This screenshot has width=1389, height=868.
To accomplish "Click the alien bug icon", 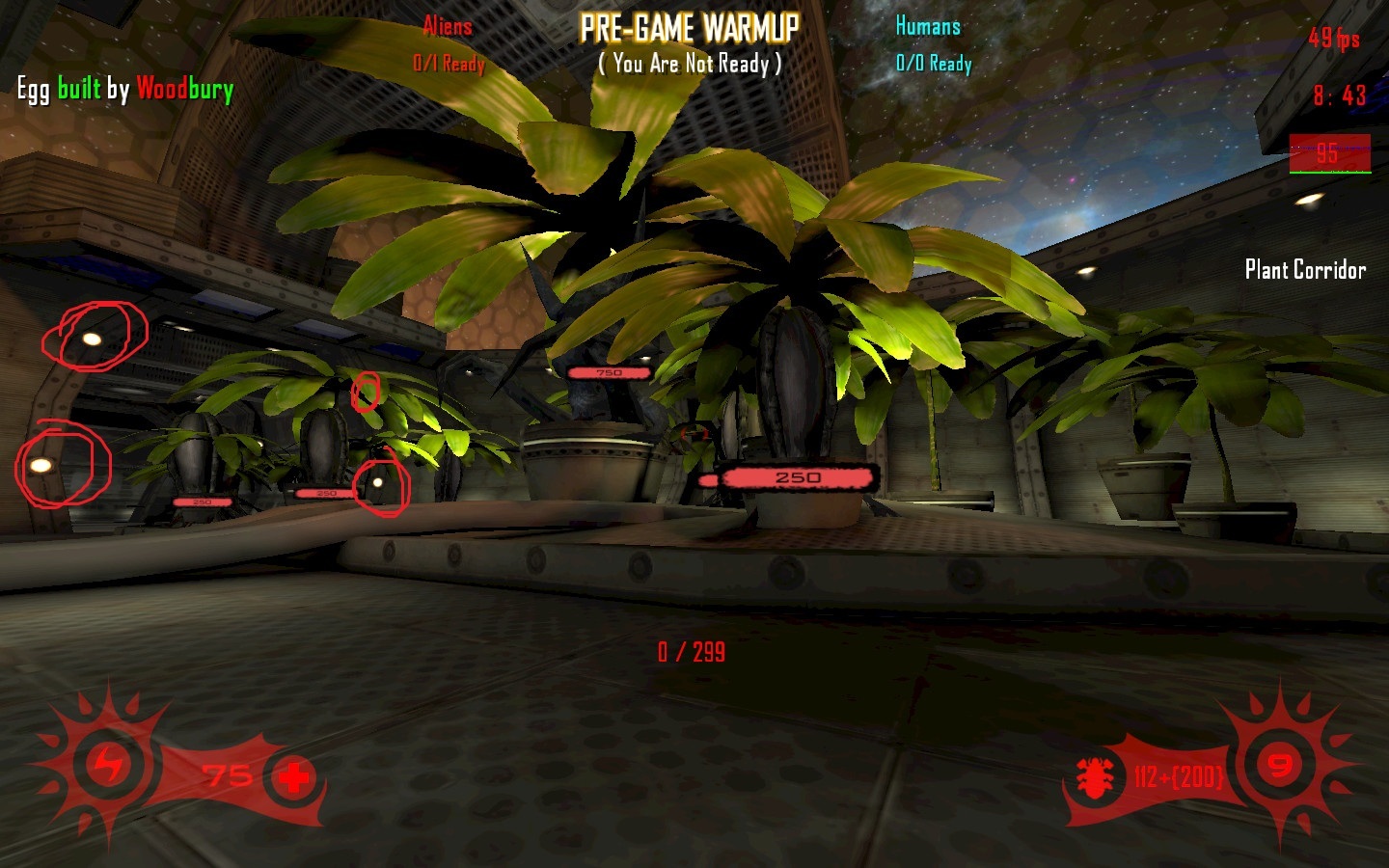I will (x=1095, y=777).
